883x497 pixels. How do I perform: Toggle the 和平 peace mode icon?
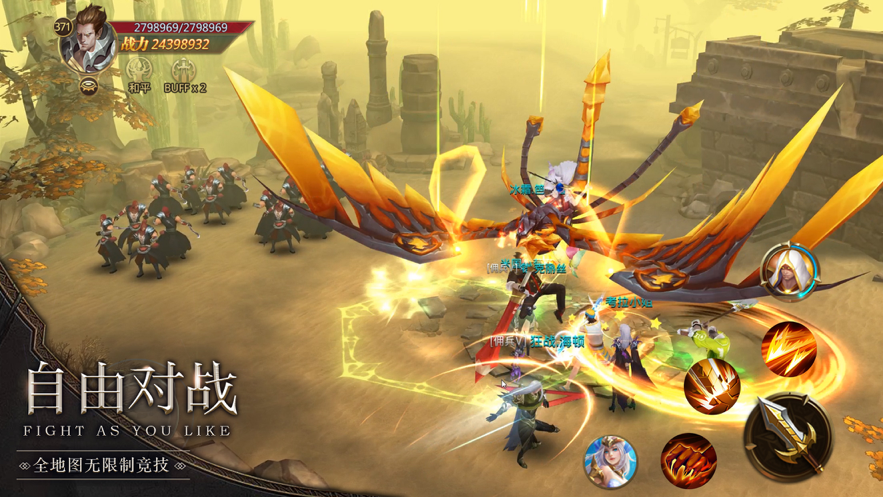pyautogui.click(x=138, y=70)
